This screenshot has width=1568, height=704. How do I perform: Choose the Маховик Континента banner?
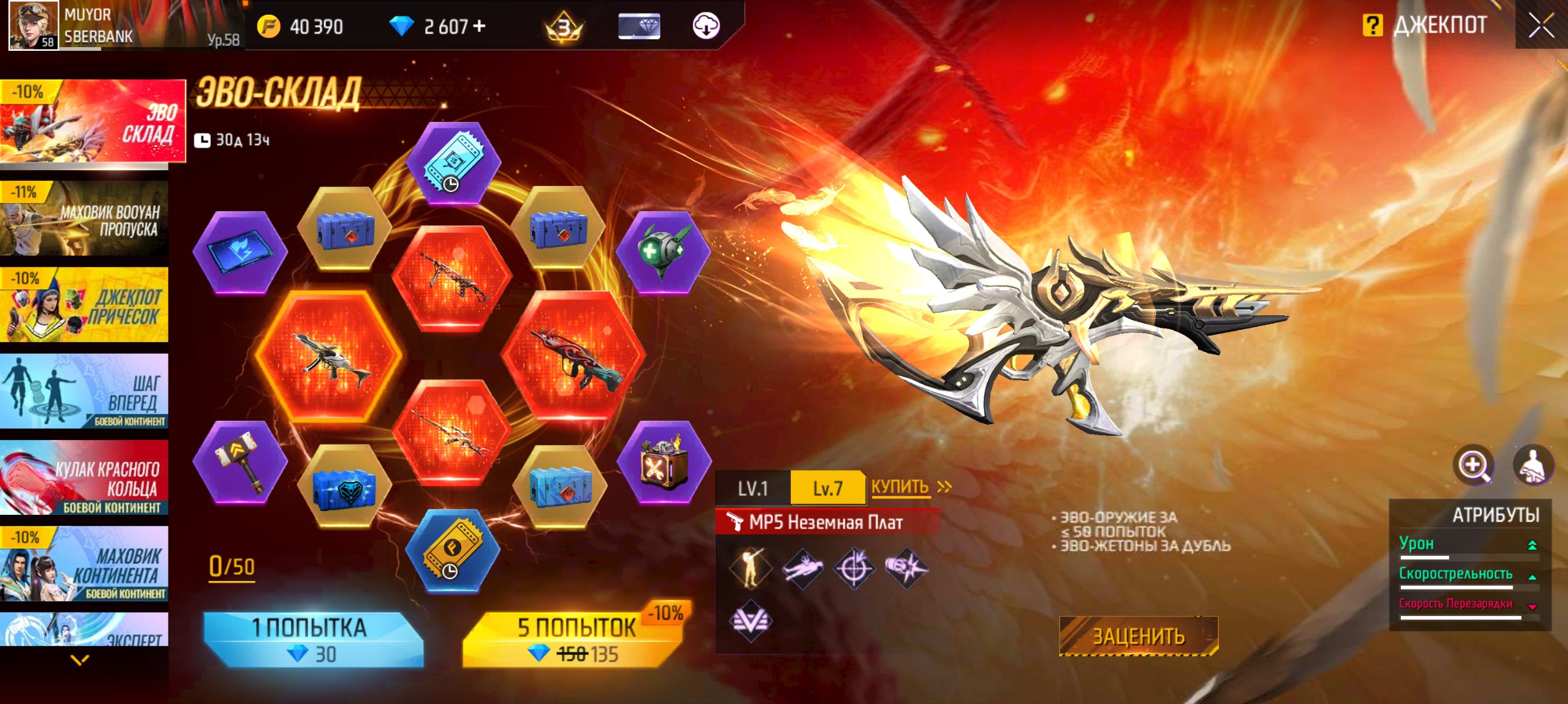click(85, 564)
